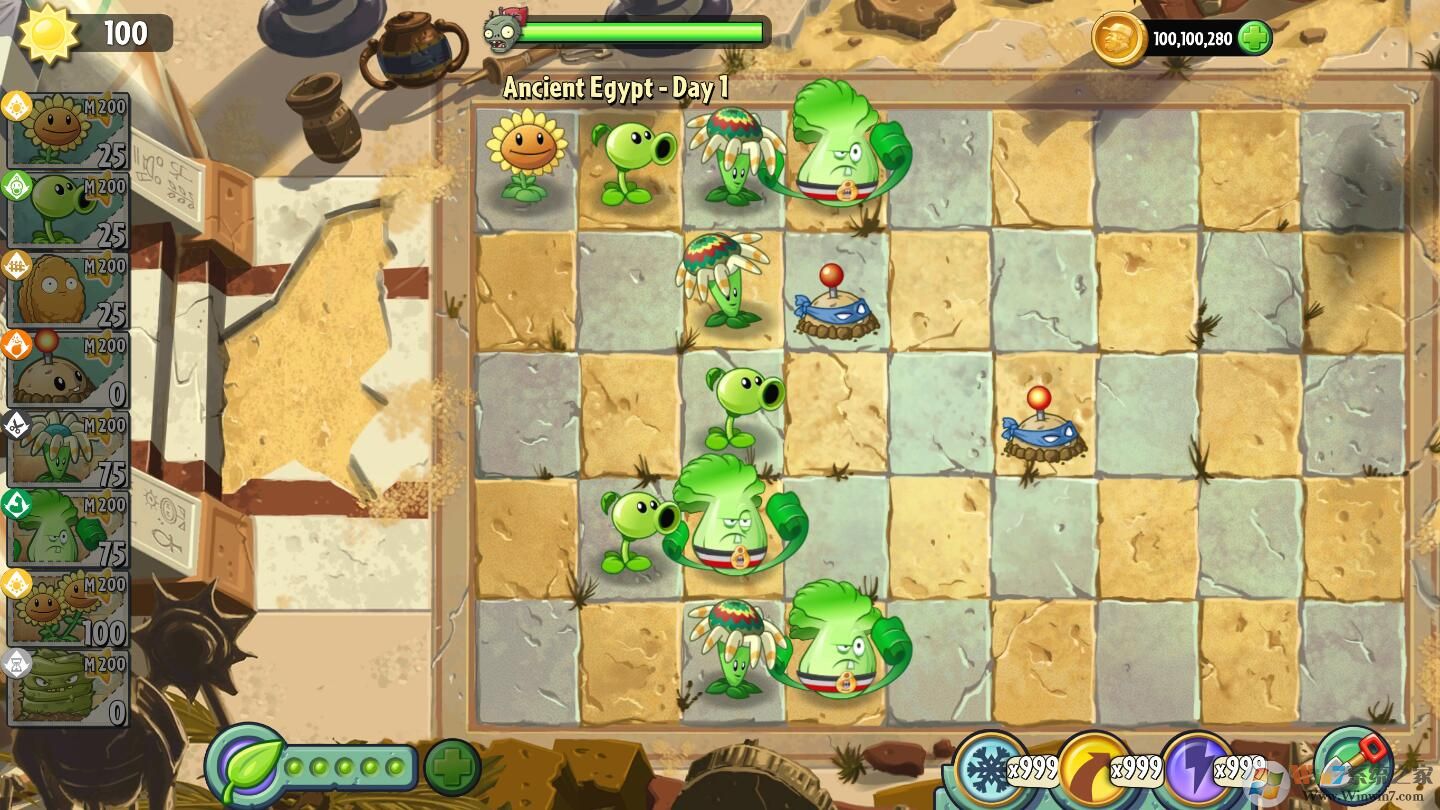Select the Sunflower seed packet
Viewport: 1440px width, 810px height.
65,130
